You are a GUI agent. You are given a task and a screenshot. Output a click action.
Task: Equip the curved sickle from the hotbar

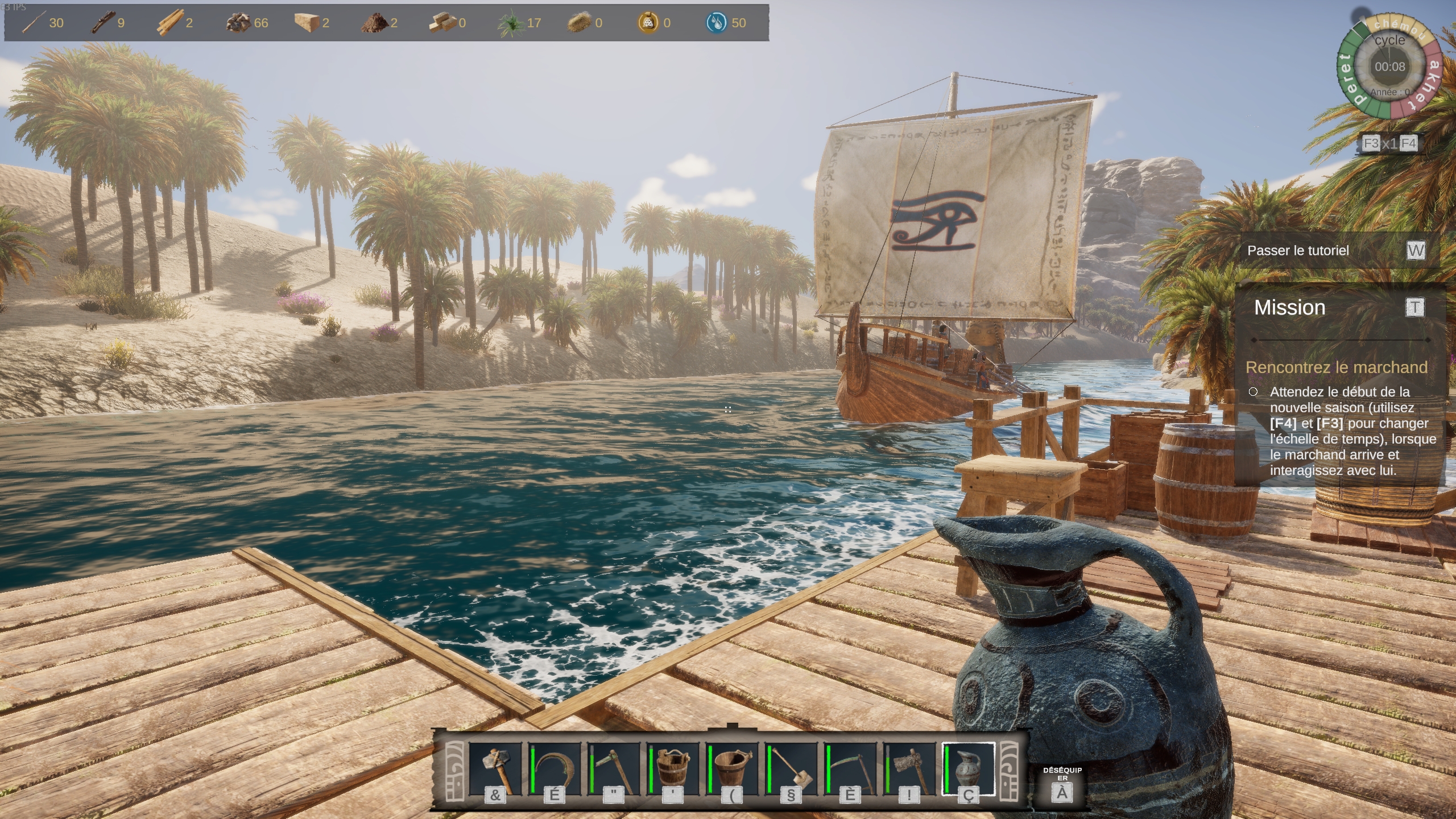click(x=554, y=770)
